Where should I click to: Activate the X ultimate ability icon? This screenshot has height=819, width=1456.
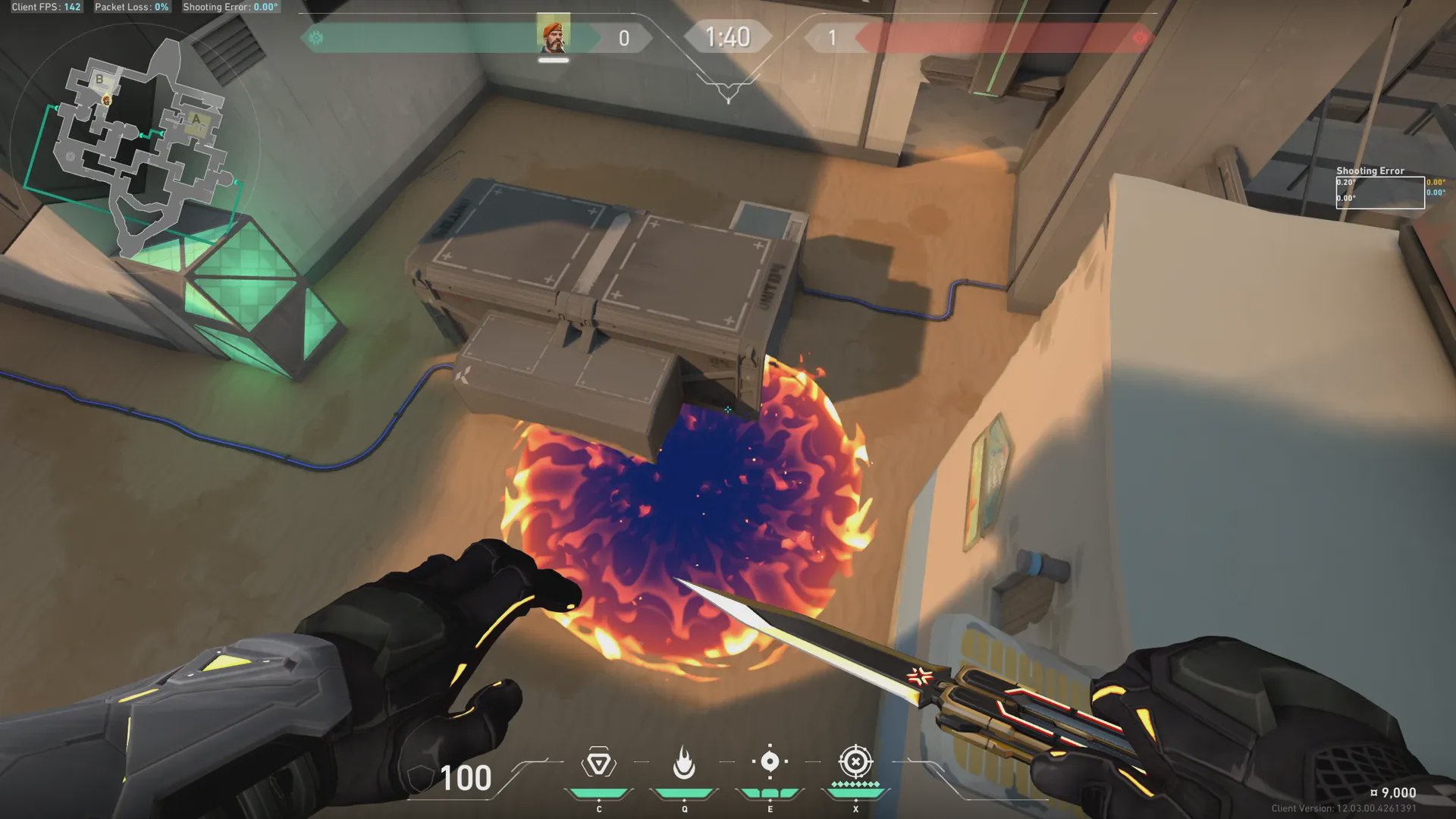click(855, 761)
